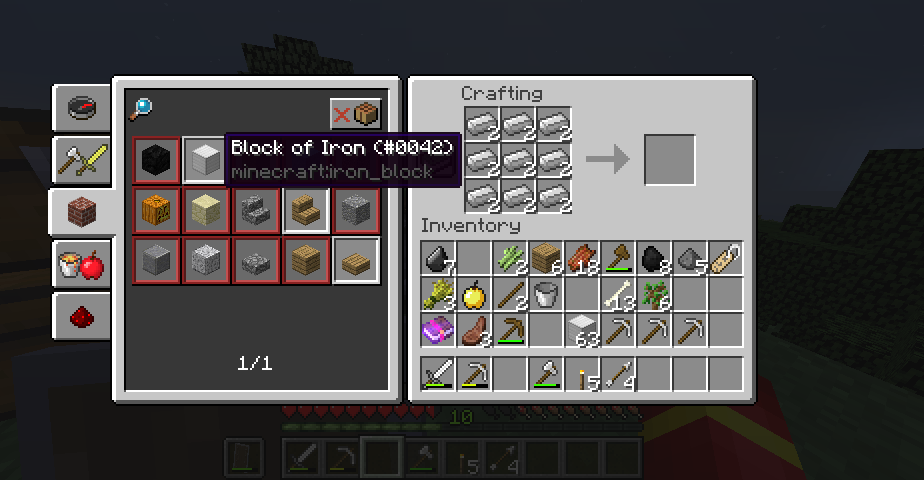Viewport: 924px width, 480px height.
Task: Select the jack o'lantern recipe
Action: coord(157,211)
